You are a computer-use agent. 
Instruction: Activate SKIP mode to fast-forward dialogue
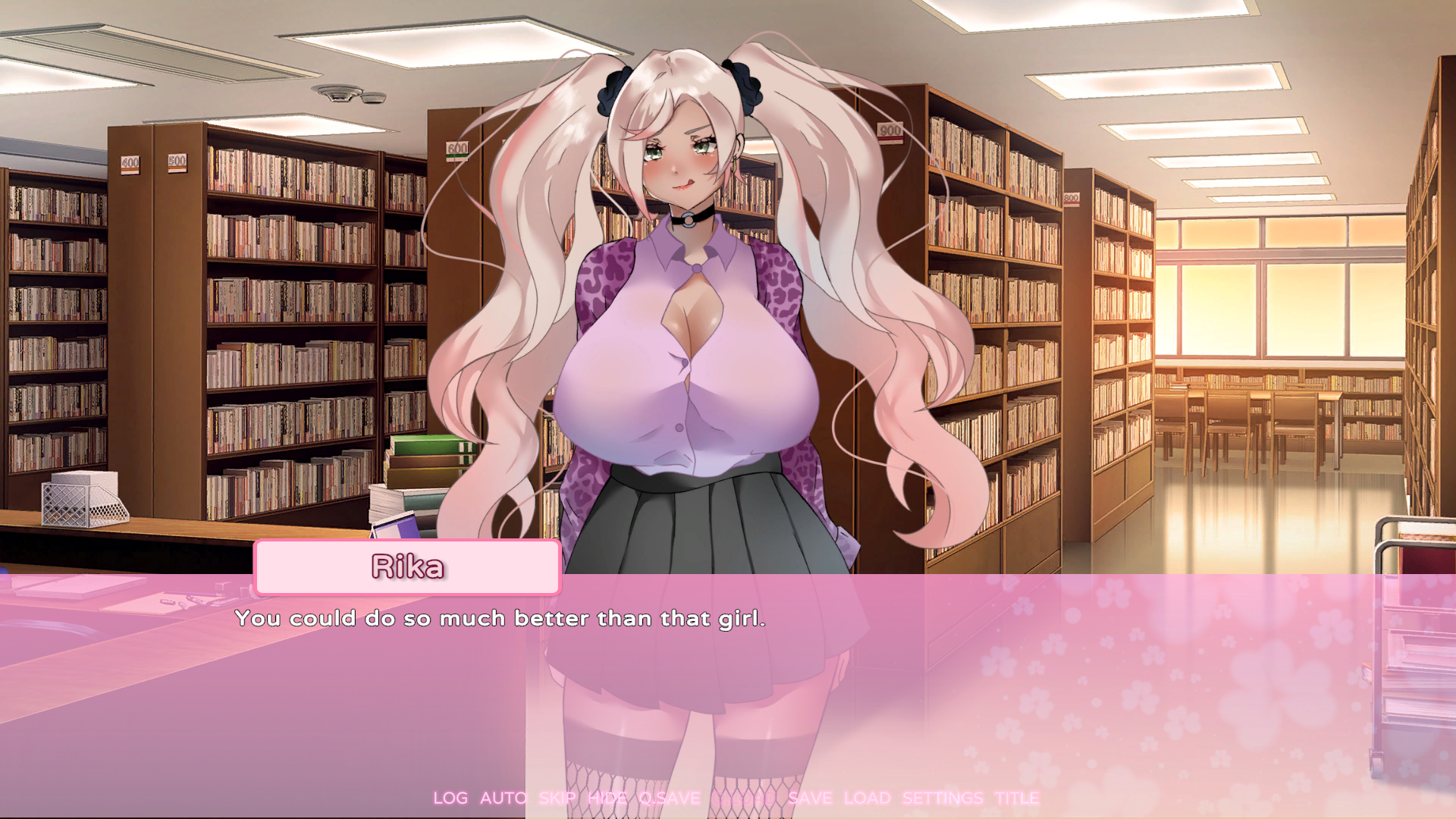(556, 798)
